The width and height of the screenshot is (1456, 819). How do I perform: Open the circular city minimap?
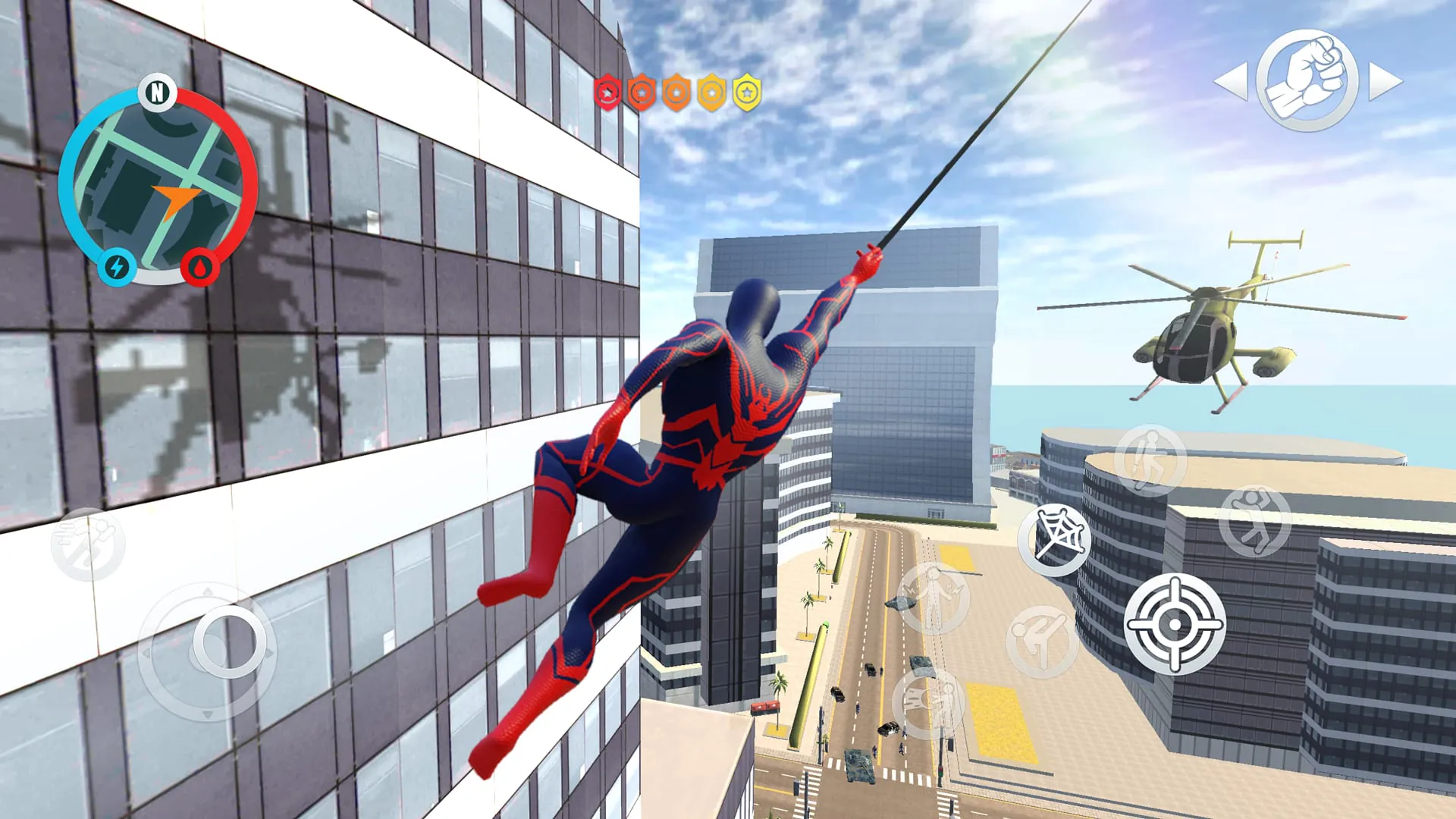(x=158, y=186)
